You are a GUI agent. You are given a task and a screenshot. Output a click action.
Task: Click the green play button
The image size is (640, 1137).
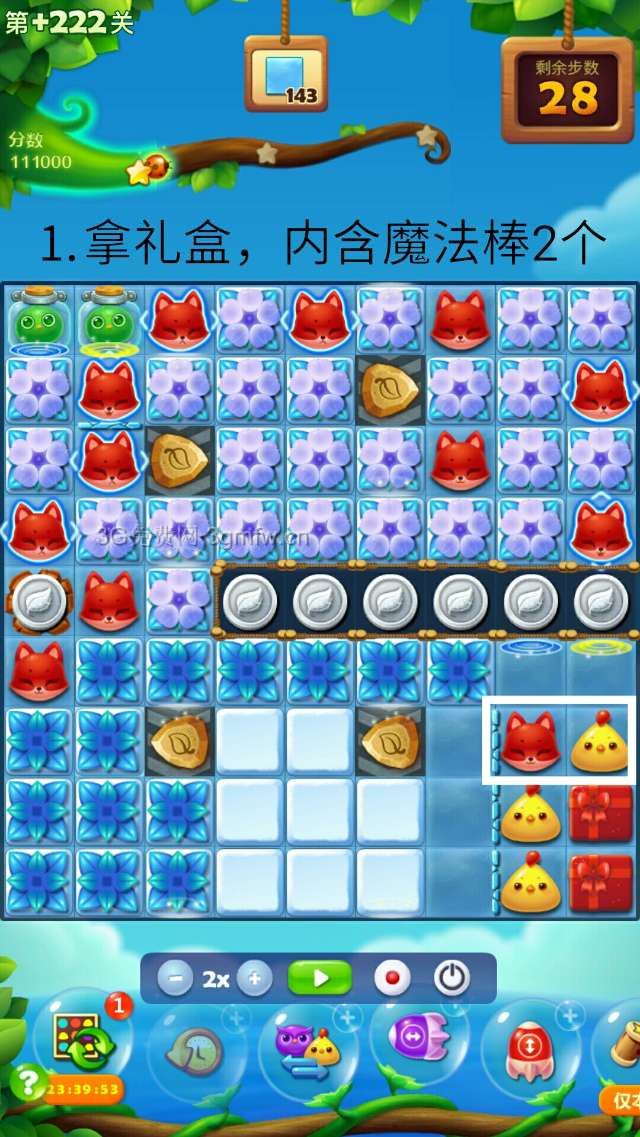coord(320,978)
